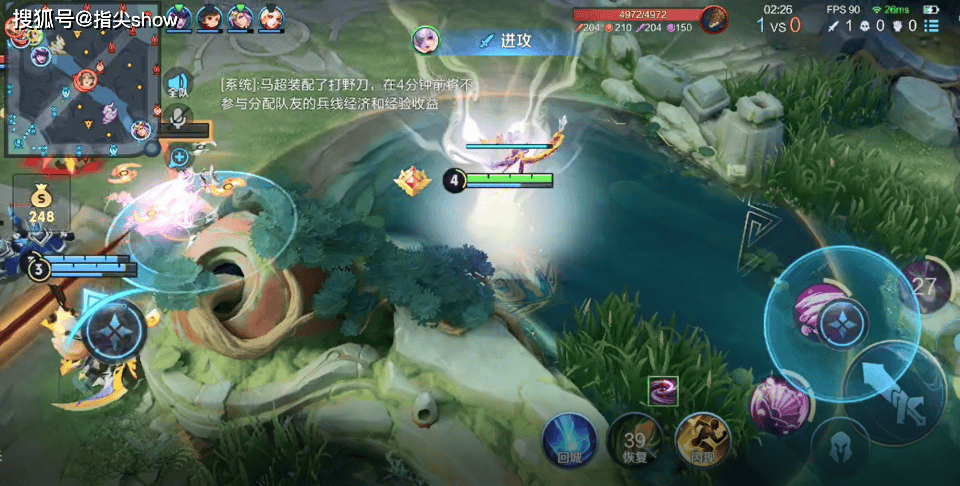
Task: Activate the 回城 recall button
Action: click(x=569, y=438)
